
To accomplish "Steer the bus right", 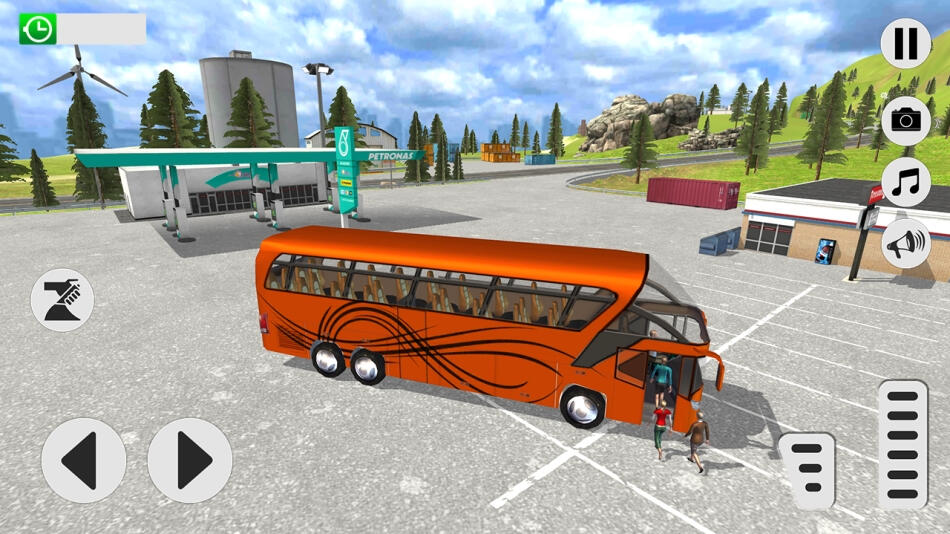I will tap(190, 460).
